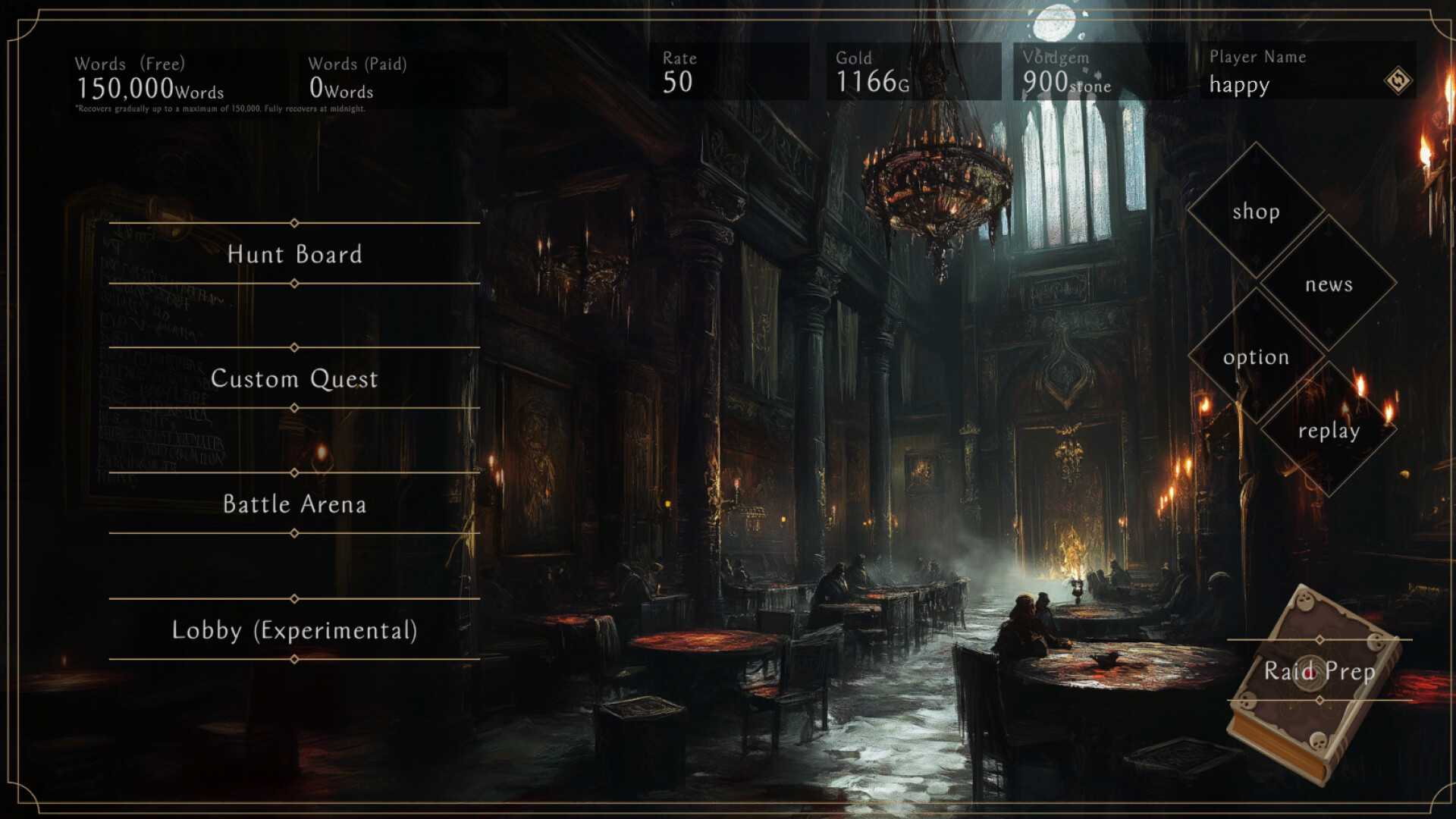Open Raid Prep book
Screen dimensions: 1456x819
point(1319,671)
